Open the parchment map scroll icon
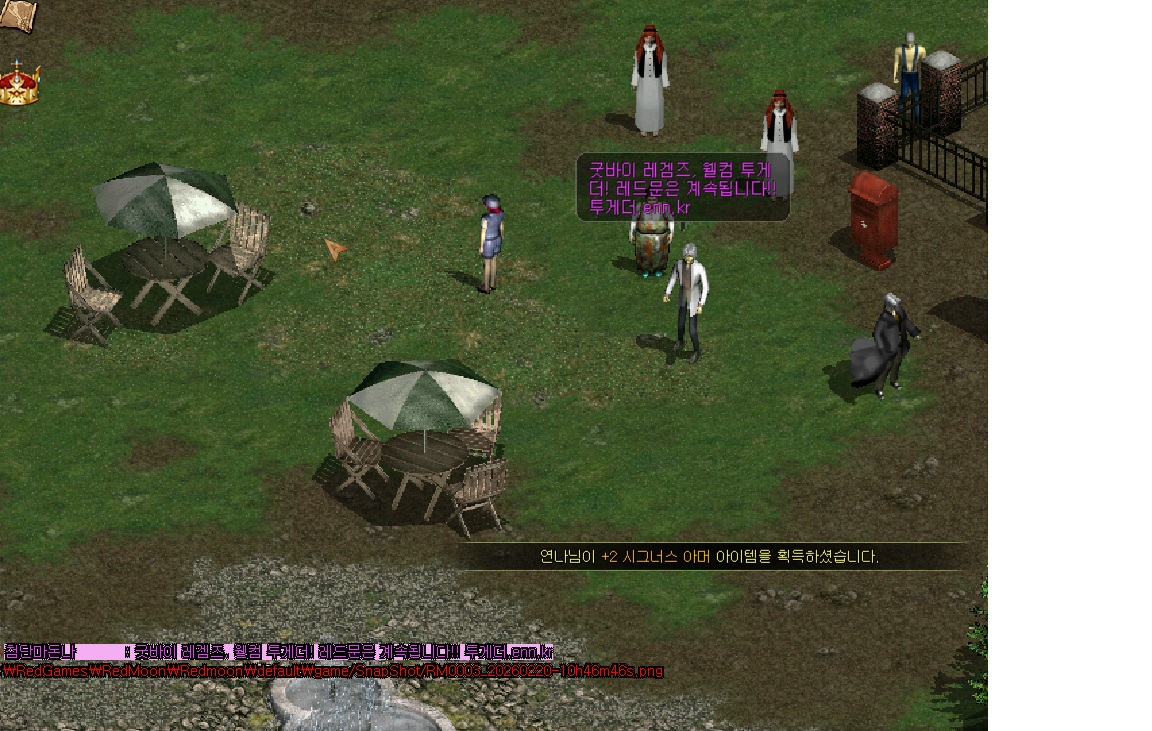Viewport: 1152px width, 731px height. [x=16, y=14]
